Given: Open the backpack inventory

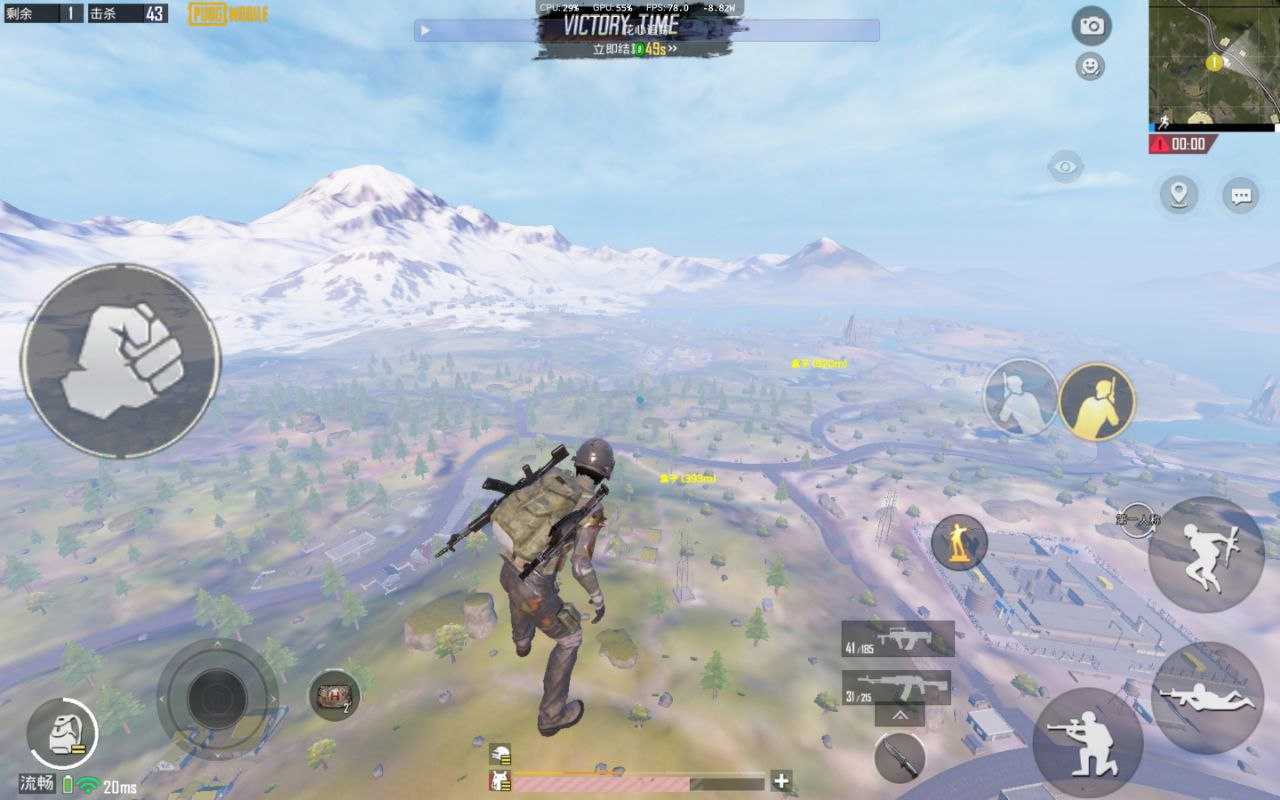Looking at the screenshot, I should point(62,733).
